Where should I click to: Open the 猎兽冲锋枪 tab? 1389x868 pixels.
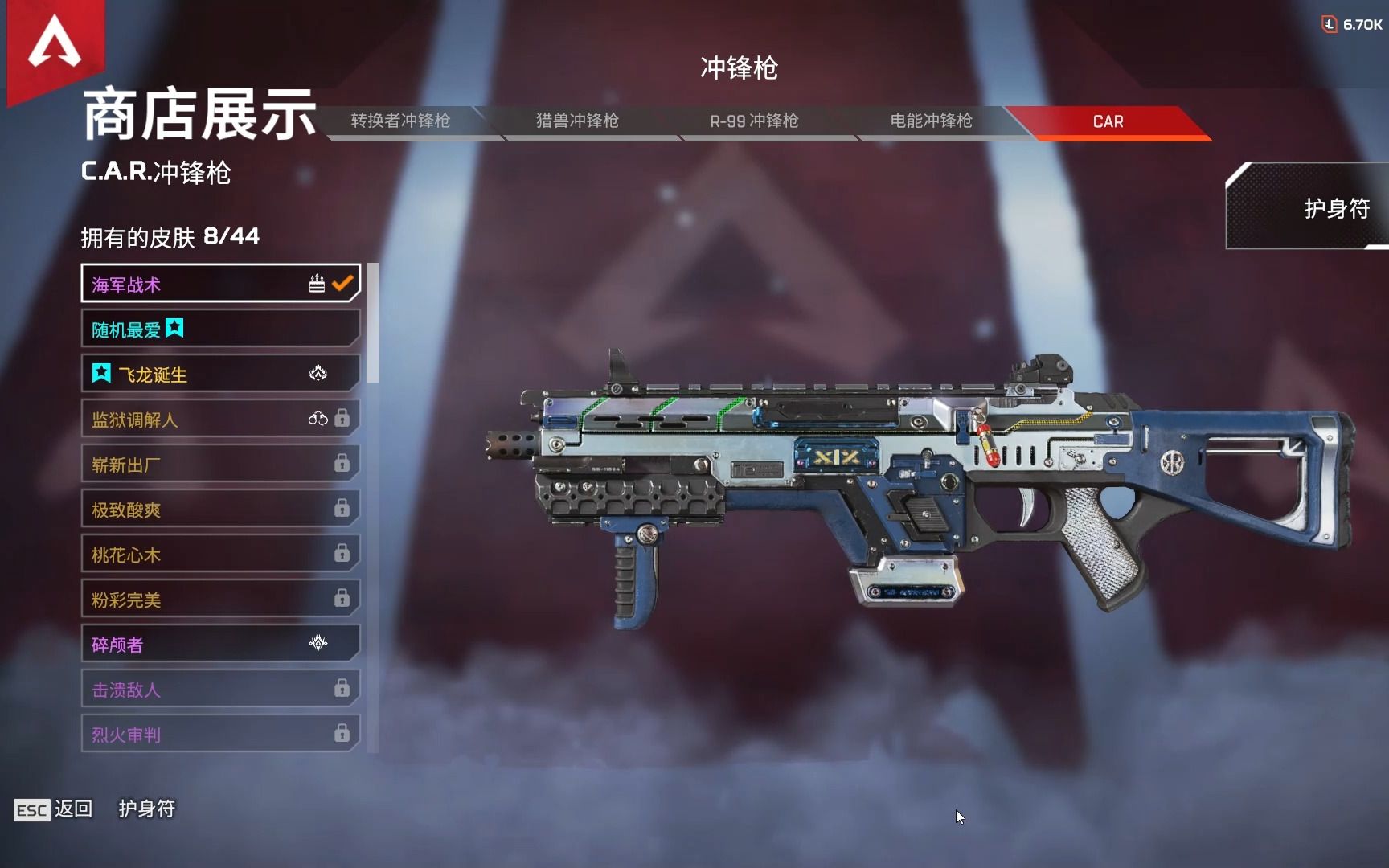click(577, 121)
